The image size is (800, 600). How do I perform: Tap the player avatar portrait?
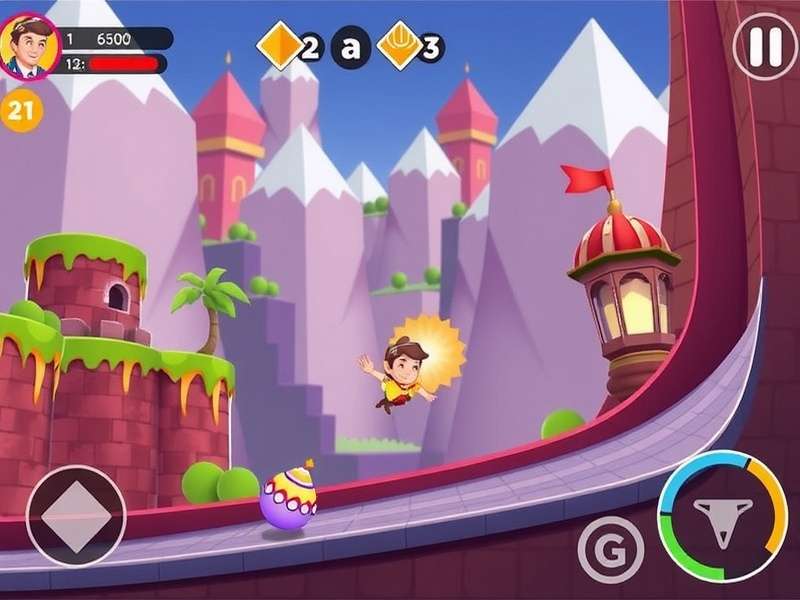pos(30,47)
